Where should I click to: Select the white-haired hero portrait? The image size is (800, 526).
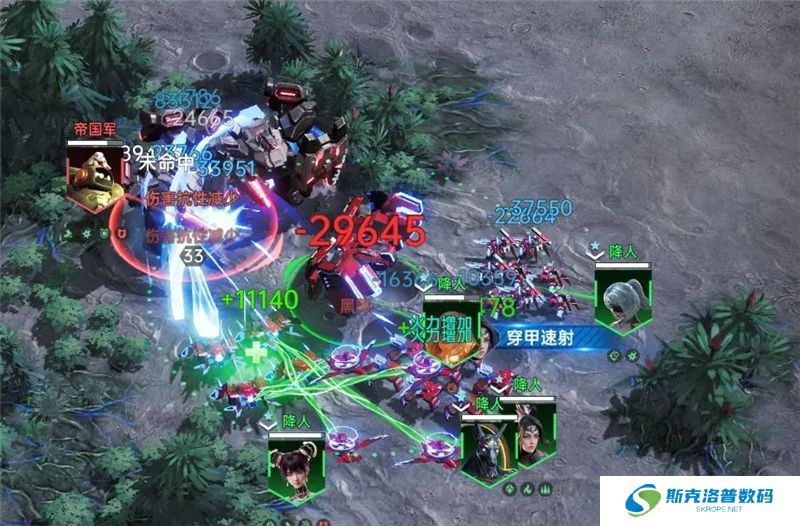pyautogui.click(x=623, y=297)
